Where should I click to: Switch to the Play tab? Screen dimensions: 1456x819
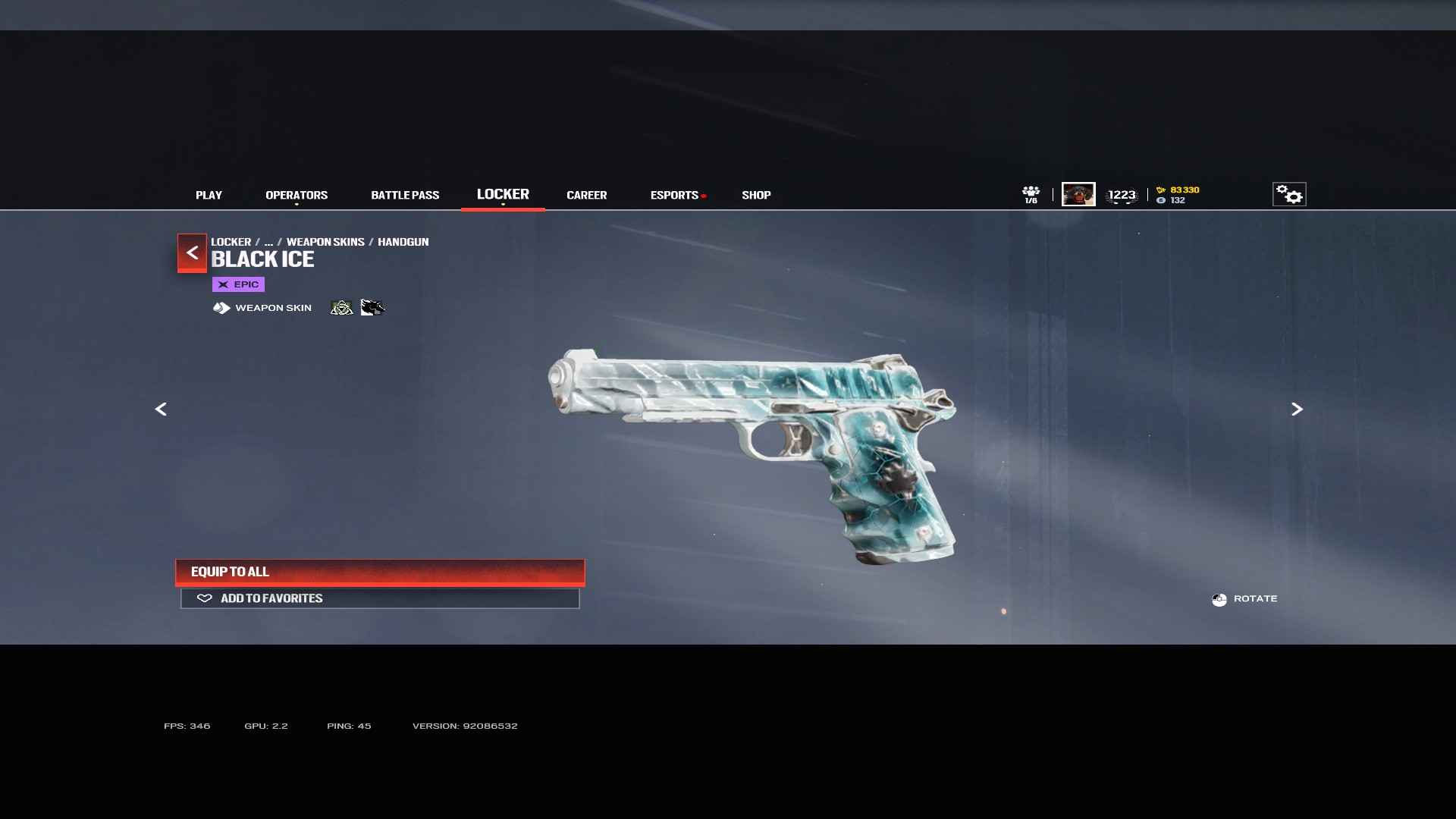(x=209, y=195)
